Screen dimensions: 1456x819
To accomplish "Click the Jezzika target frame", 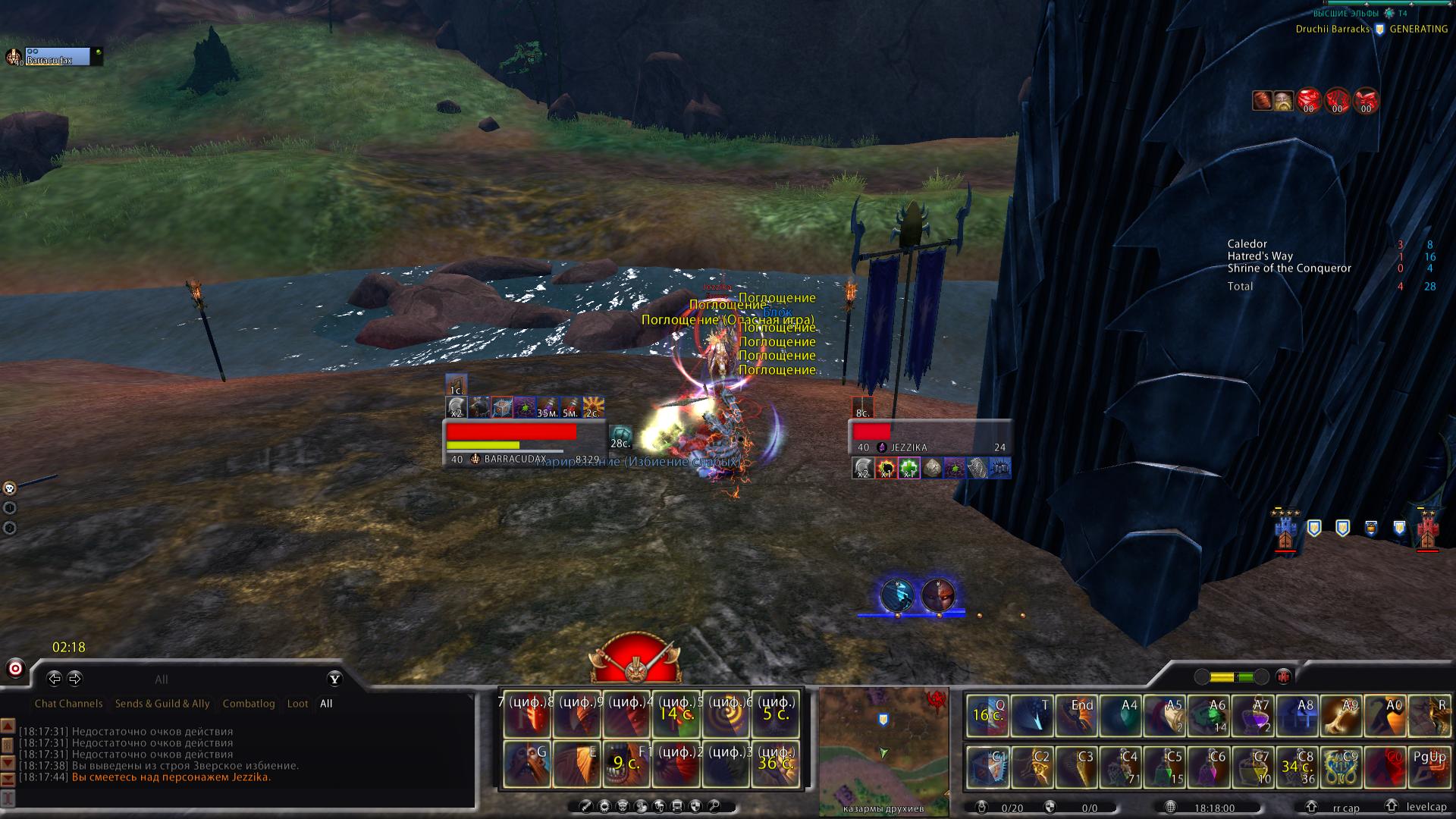I will click(x=930, y=439).
